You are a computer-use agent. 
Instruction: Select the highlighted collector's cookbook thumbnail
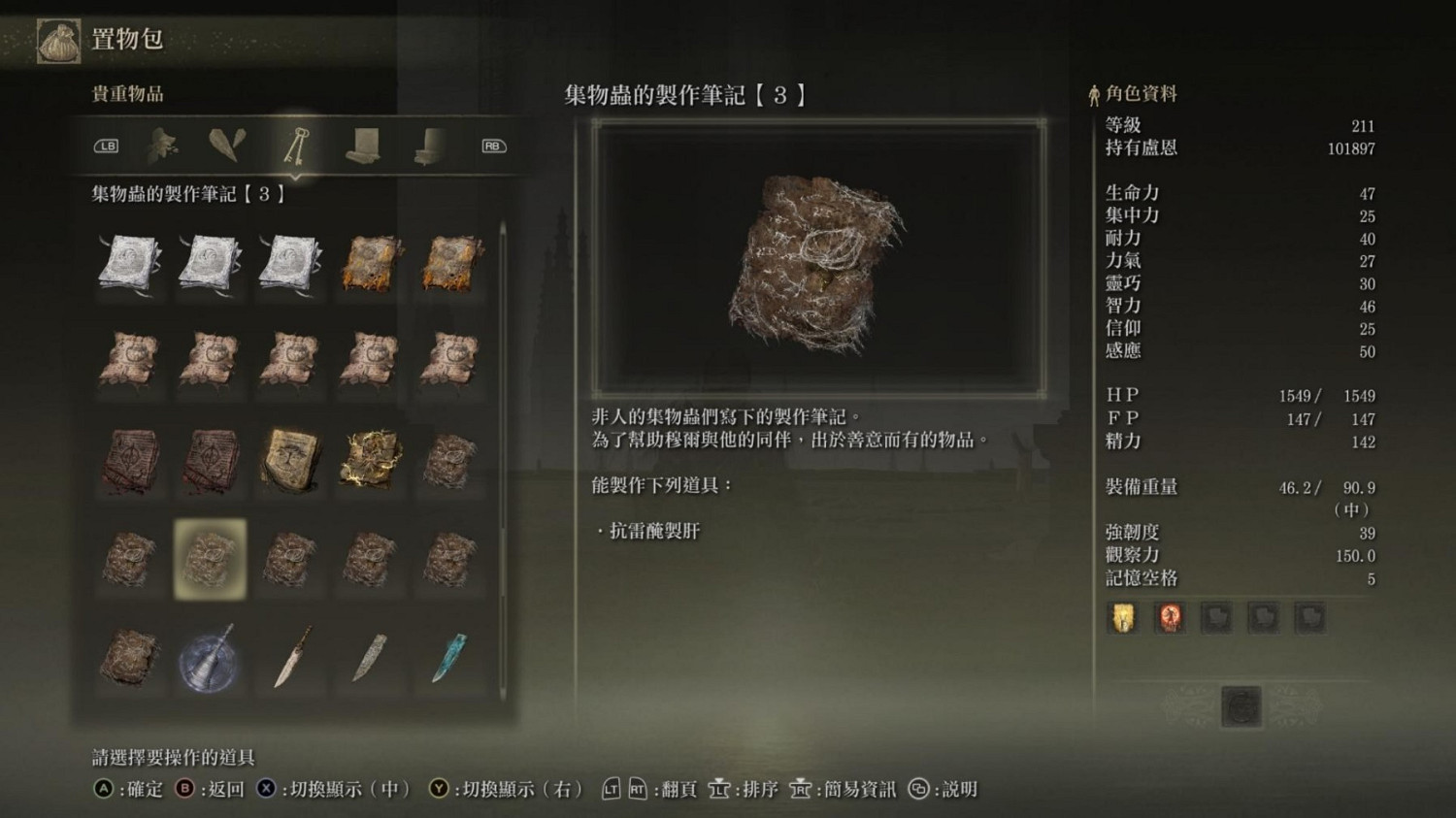[x=211, y=560]
